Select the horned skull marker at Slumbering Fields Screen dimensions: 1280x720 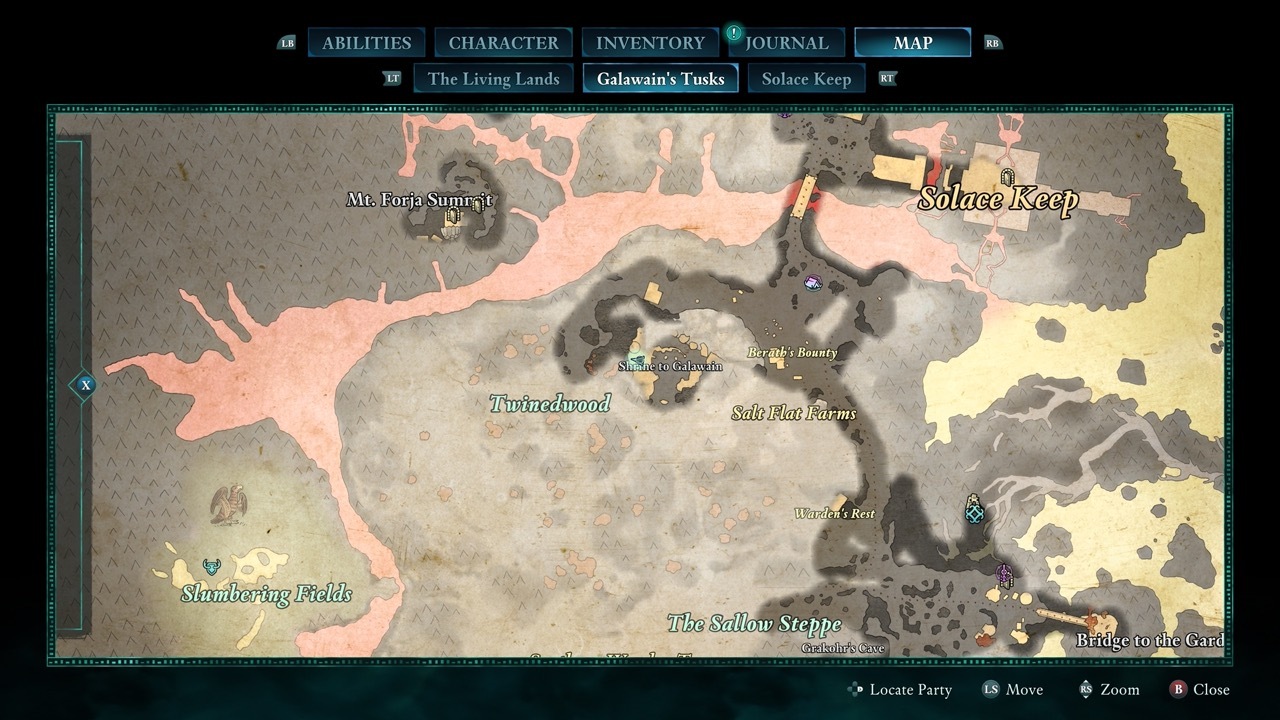point(211,567)
